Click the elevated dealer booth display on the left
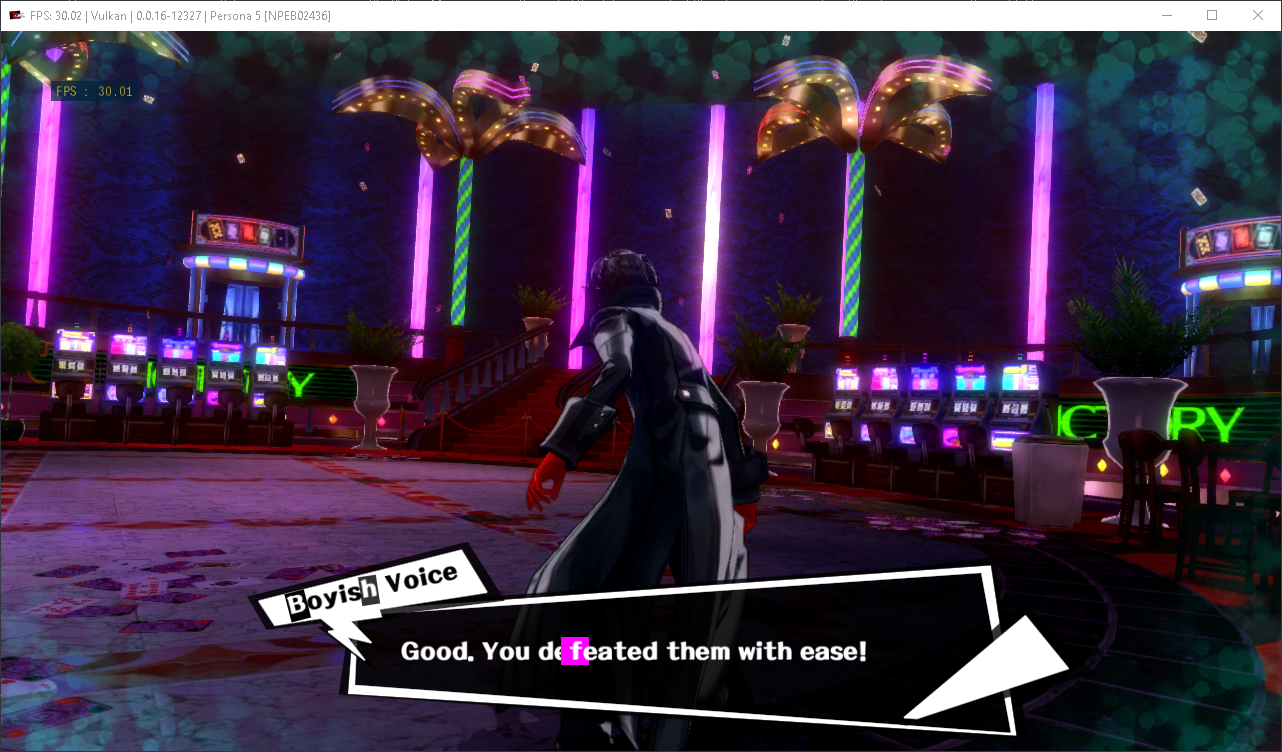This screenshot has width=1282, height=752. coord(245,232)
